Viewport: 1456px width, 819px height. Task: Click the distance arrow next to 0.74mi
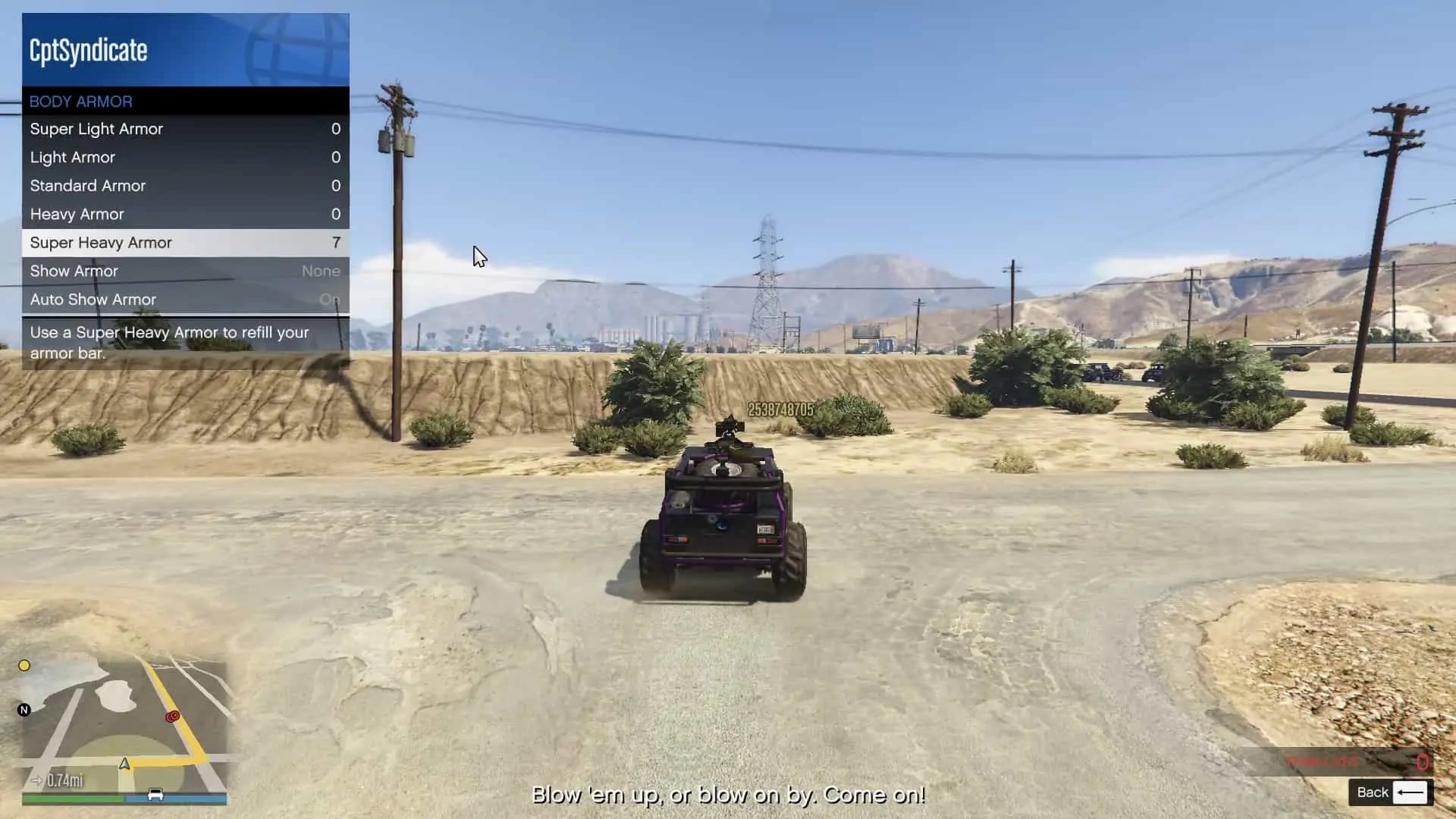coord(38,780)
